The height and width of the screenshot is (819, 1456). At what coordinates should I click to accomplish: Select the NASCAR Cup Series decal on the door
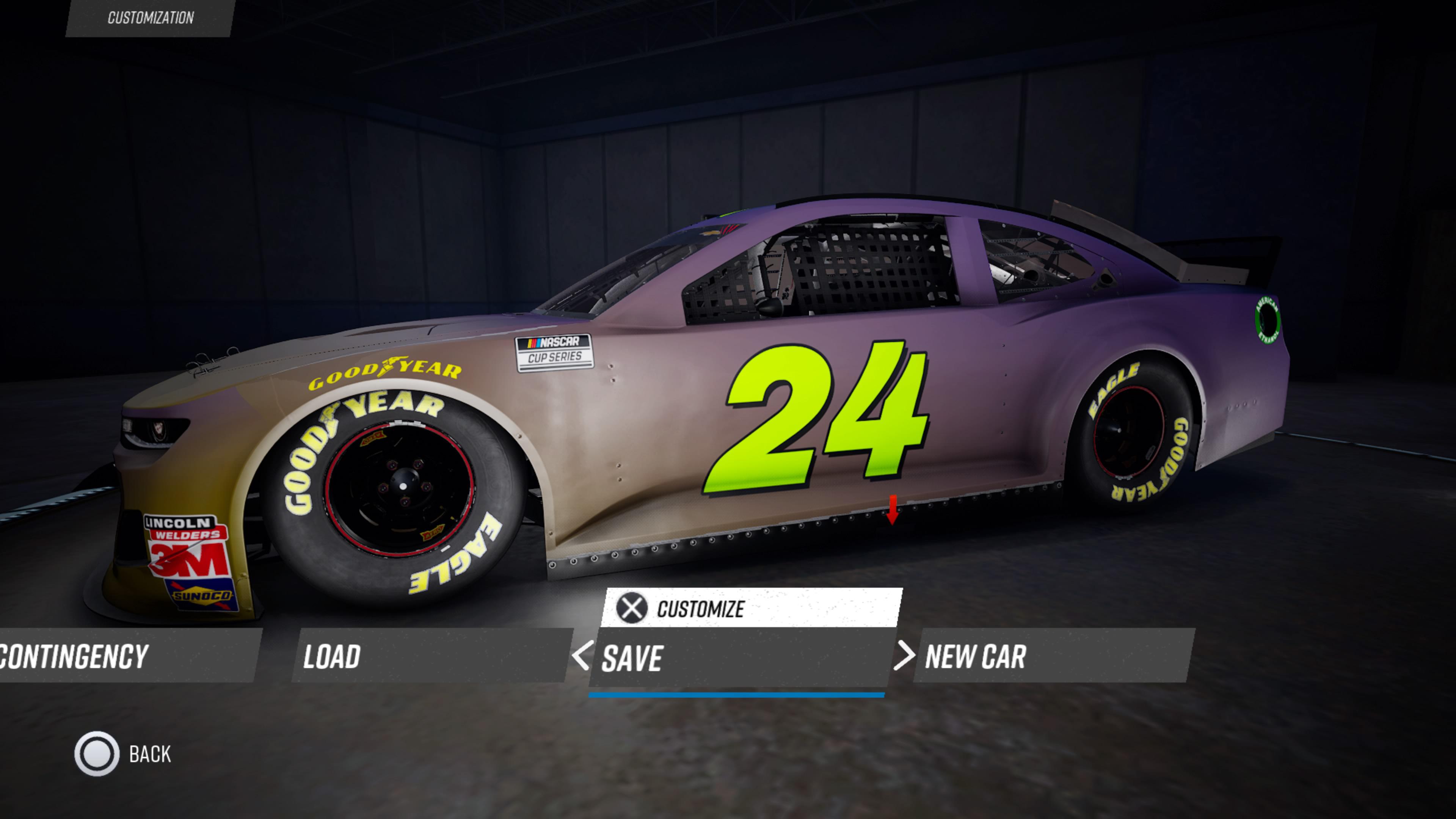tap(557, 353)
